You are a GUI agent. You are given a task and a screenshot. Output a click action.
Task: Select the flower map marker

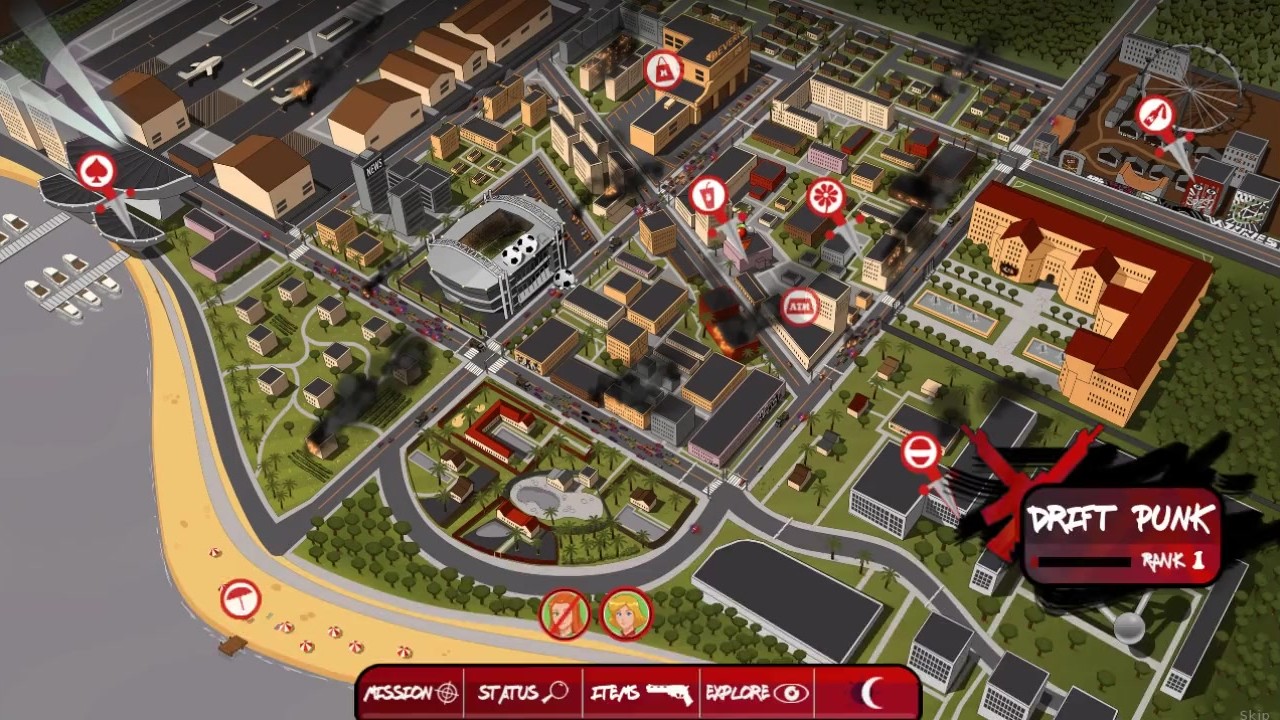(x=825, y=196)
